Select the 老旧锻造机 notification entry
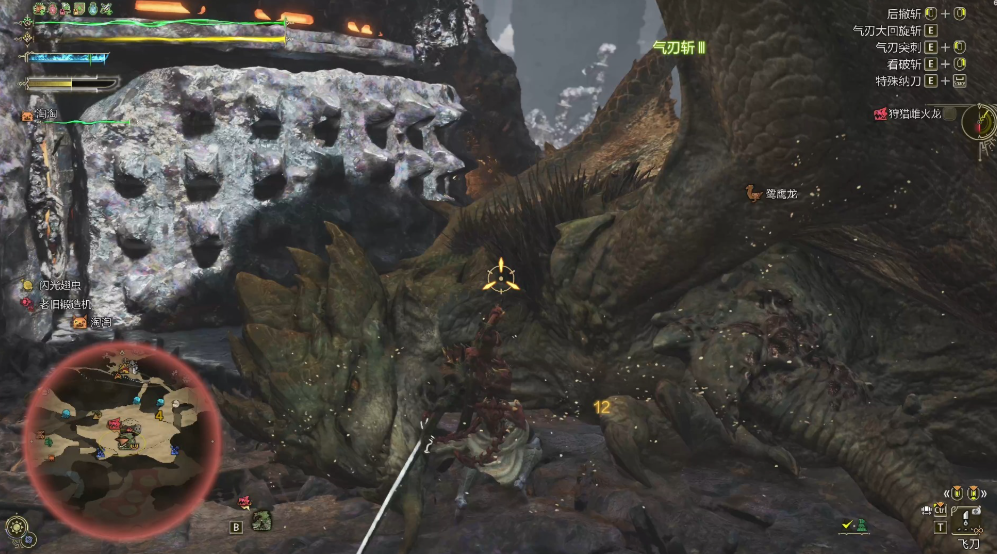997x554 pixels. point(64,303)
